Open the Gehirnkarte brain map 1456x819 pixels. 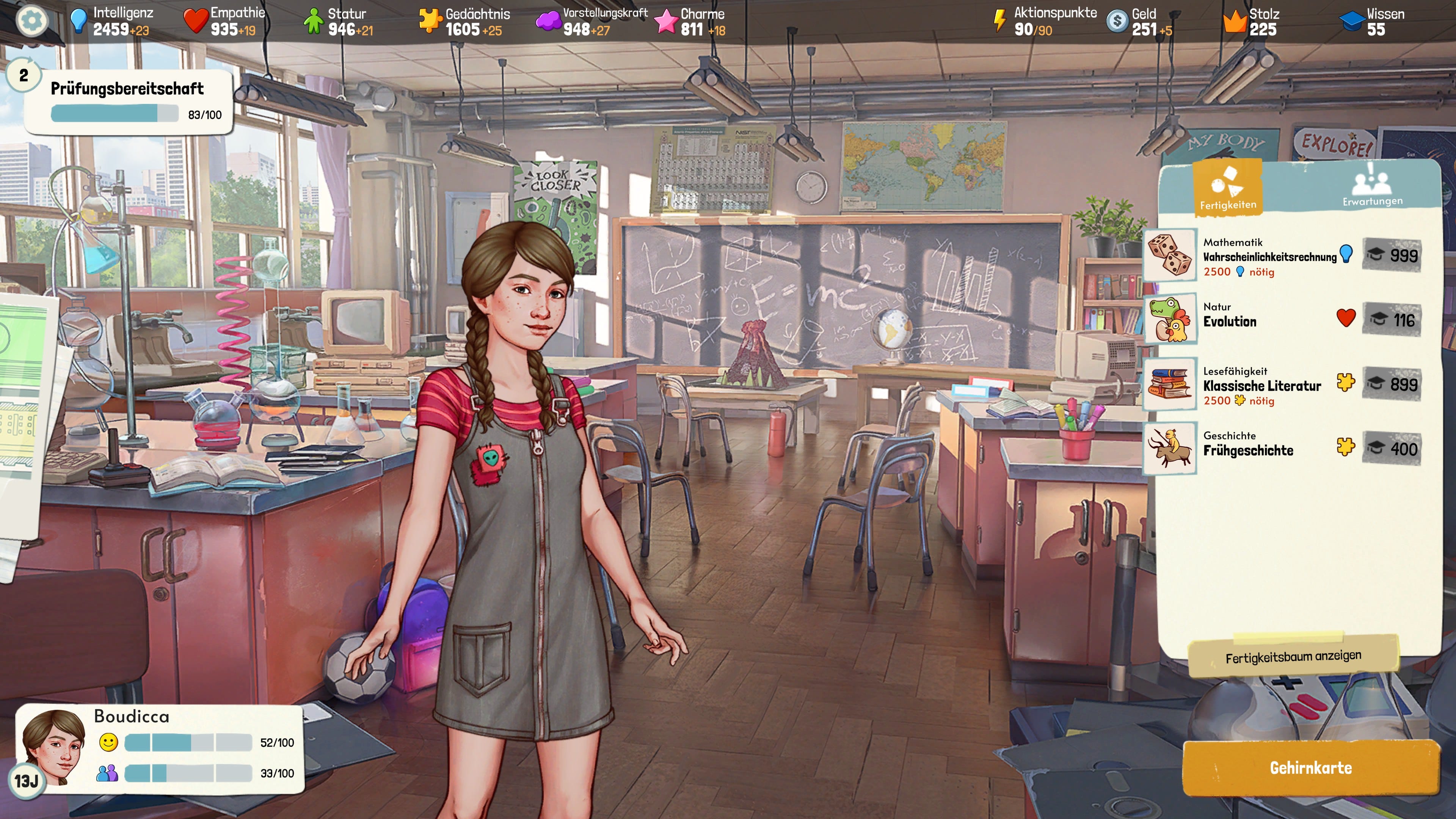pos(1310,767)
